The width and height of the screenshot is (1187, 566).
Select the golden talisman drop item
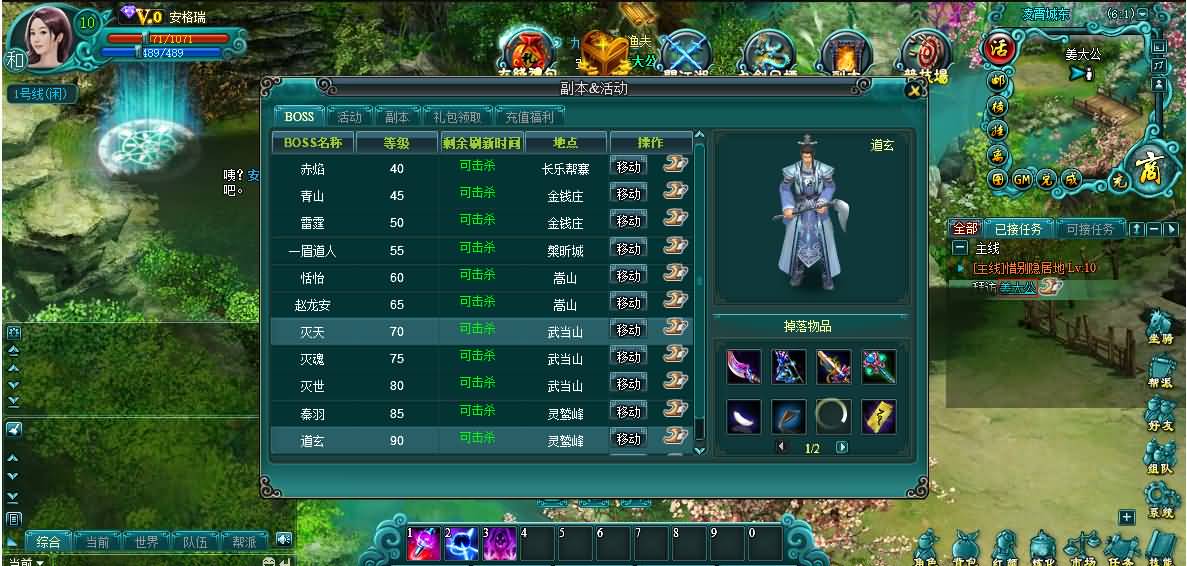click(879, 416)
